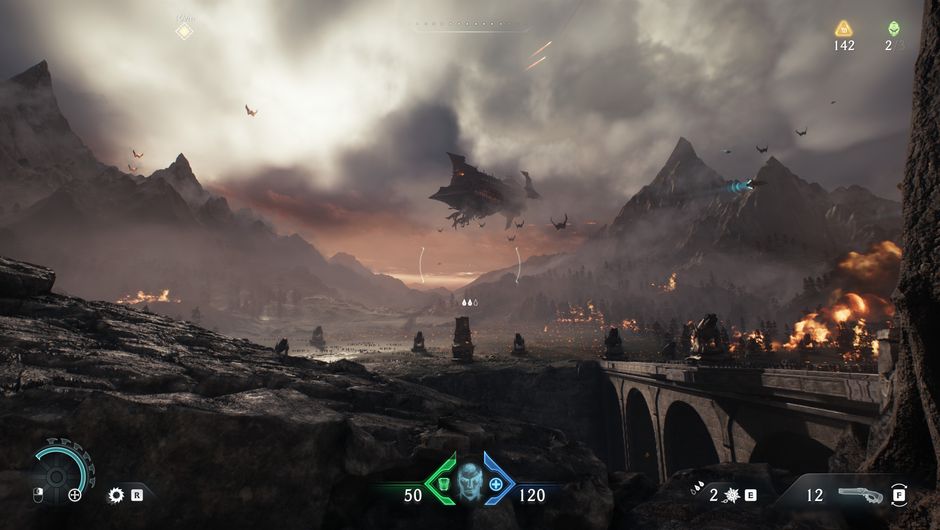Image resolution: width=940 pixels, height=530 pixels.
Task: Click the blue health plus chevron
Action: tap(497, 483)
